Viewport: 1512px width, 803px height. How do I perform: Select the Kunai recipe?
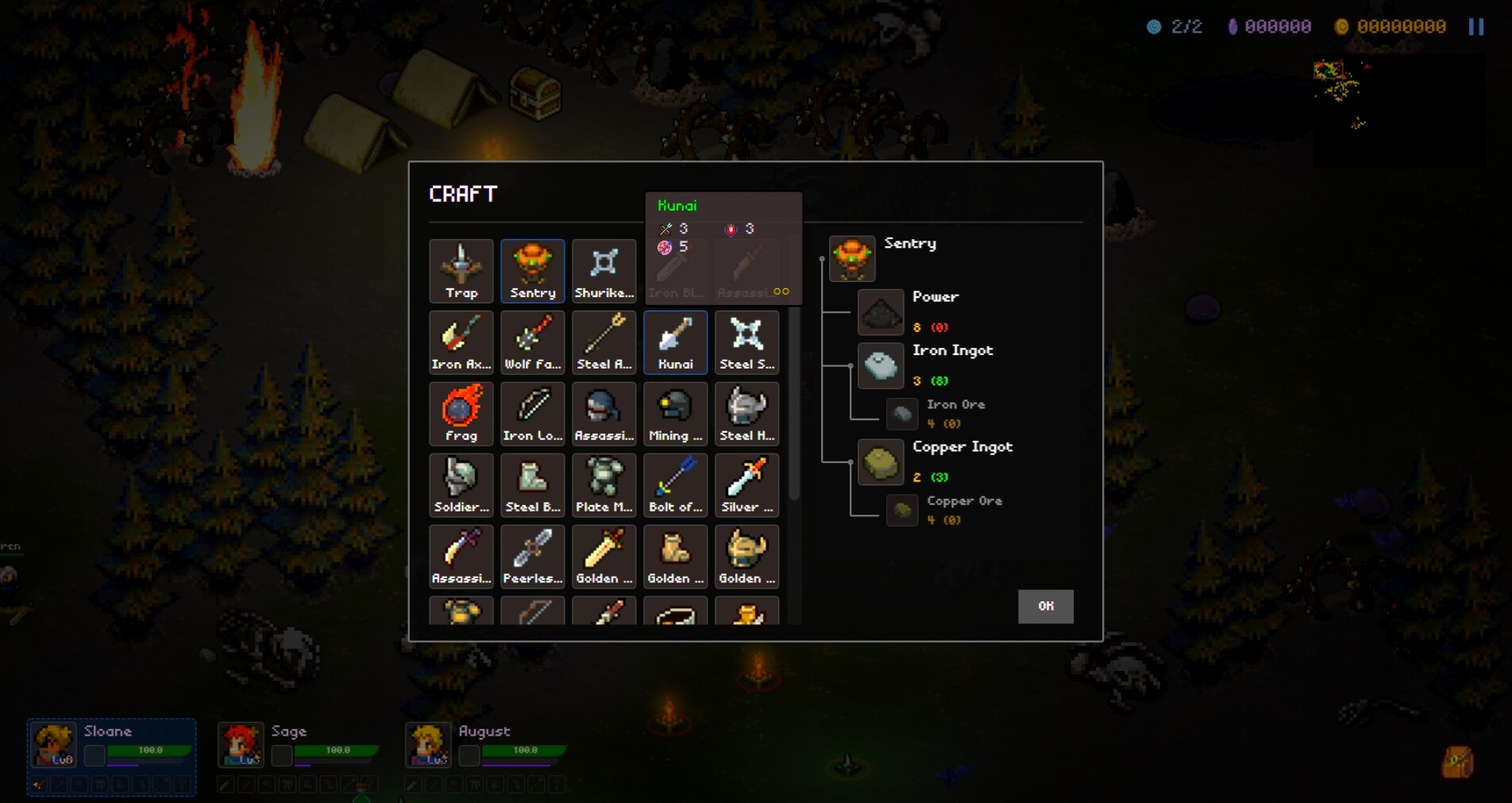[x=674, y=342]
